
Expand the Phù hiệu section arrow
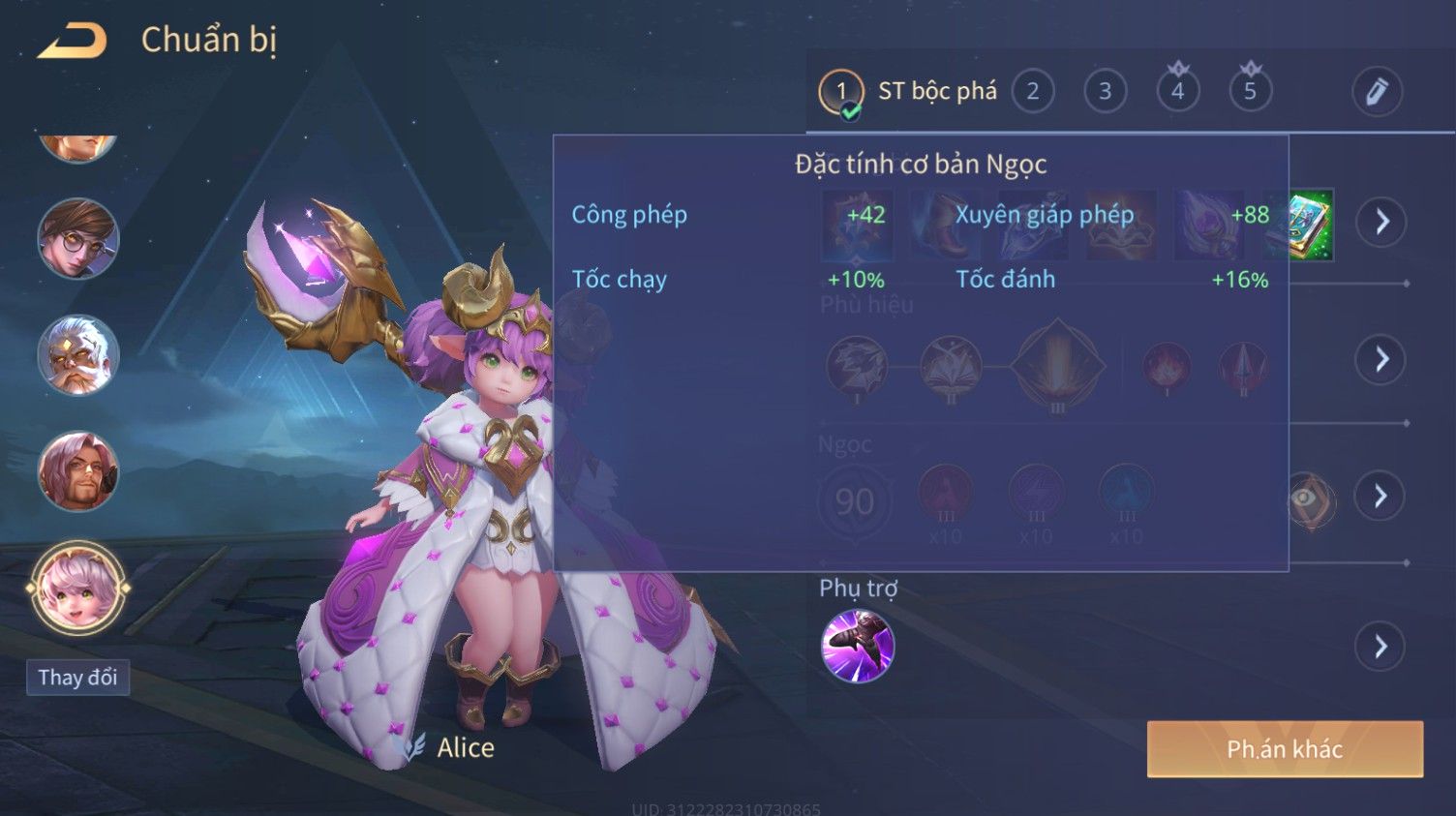tap(1380, 359)
